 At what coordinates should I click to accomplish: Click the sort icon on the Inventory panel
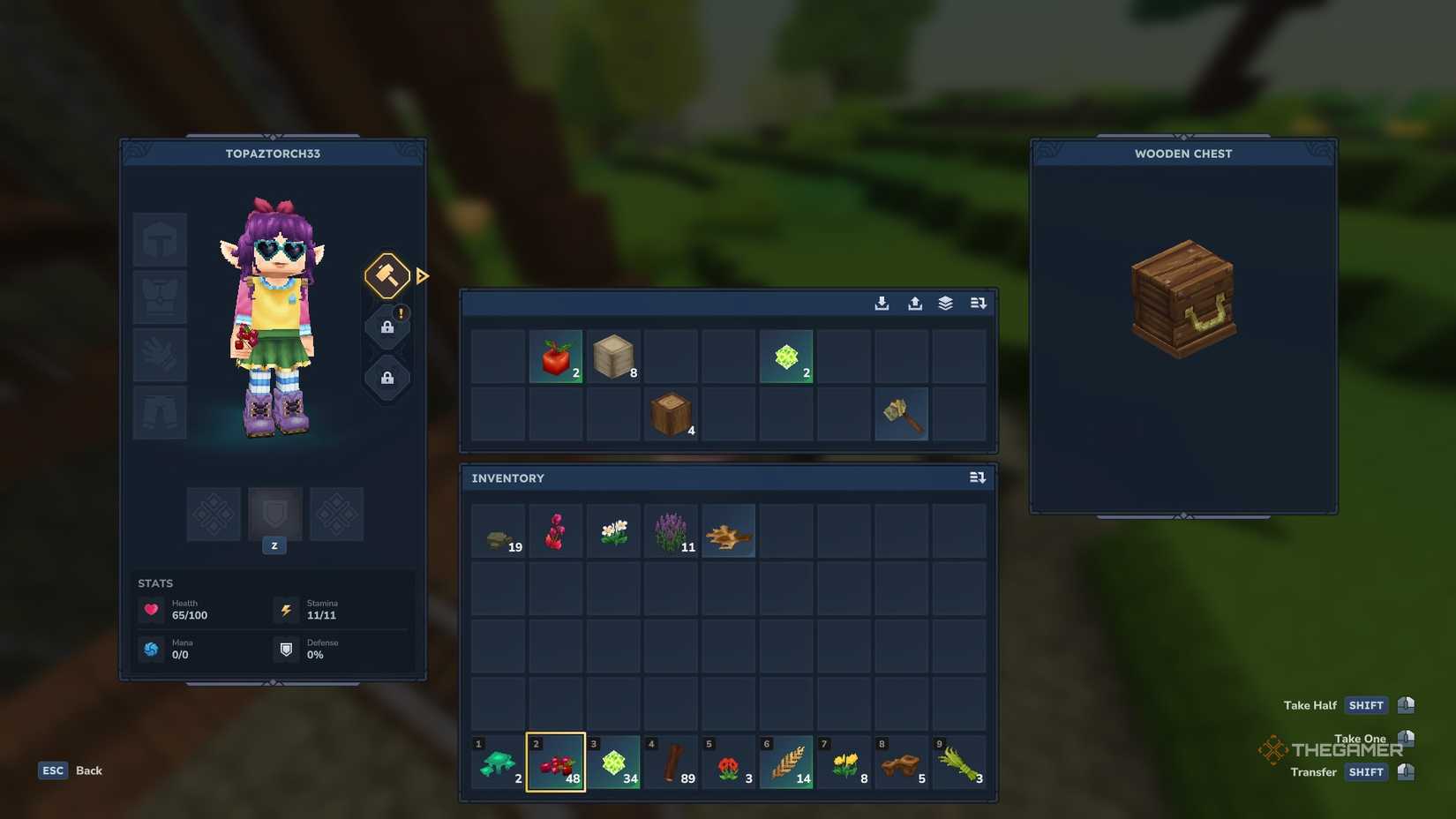977,477
